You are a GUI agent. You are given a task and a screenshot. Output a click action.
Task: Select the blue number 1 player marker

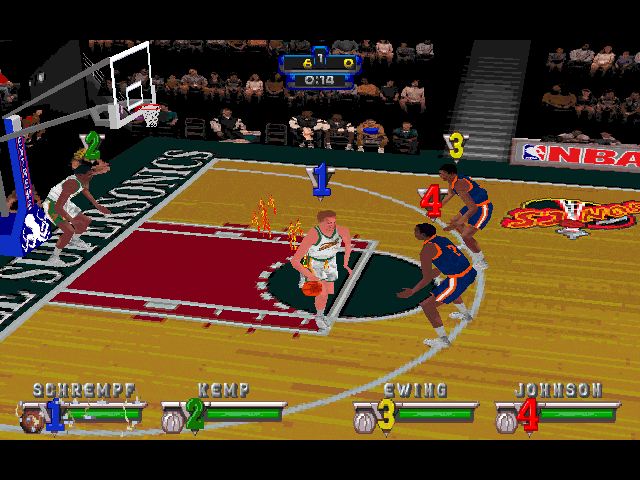click(x=320, y=180)
